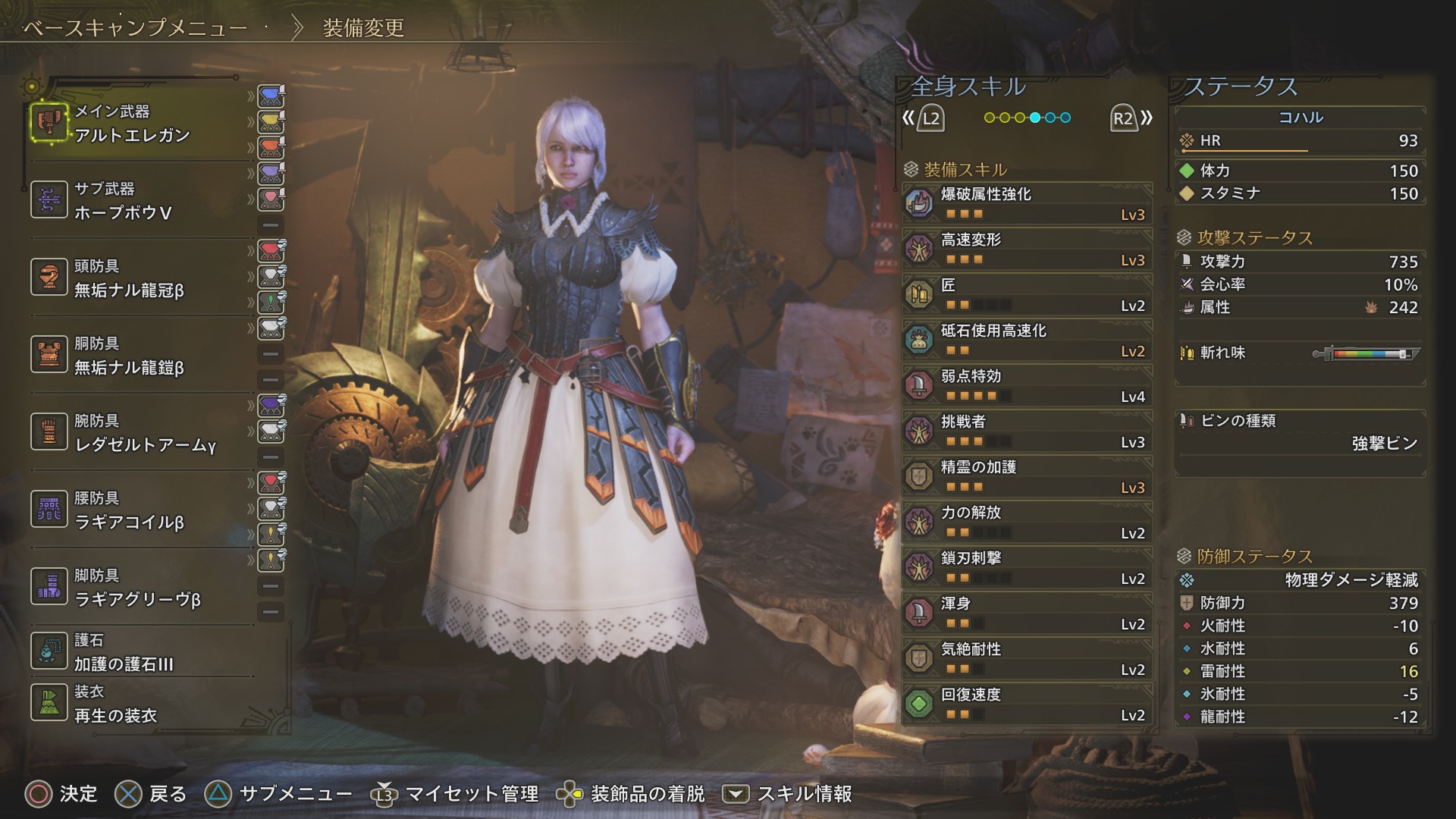Select the 匠 skill row
Image resolution: width=1456 pixels, height=819 pixels.
[1028, 294]
